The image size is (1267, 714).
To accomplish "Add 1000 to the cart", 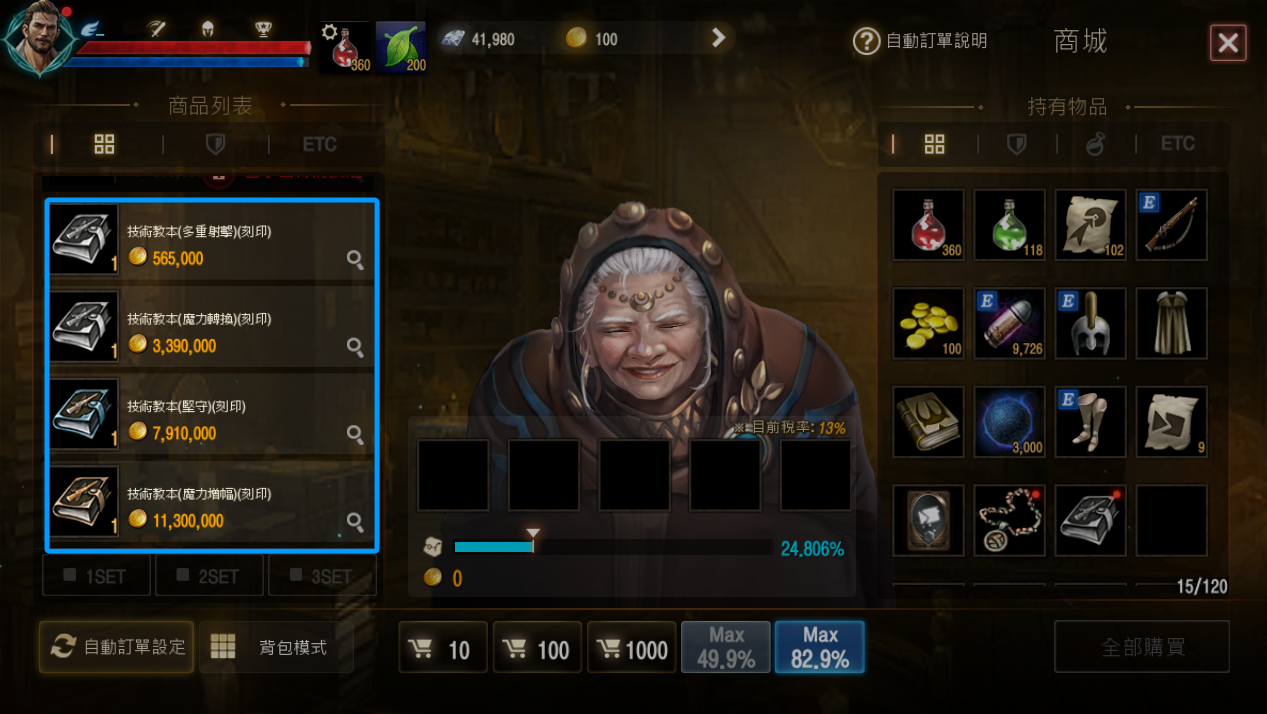I will (632, 649).
